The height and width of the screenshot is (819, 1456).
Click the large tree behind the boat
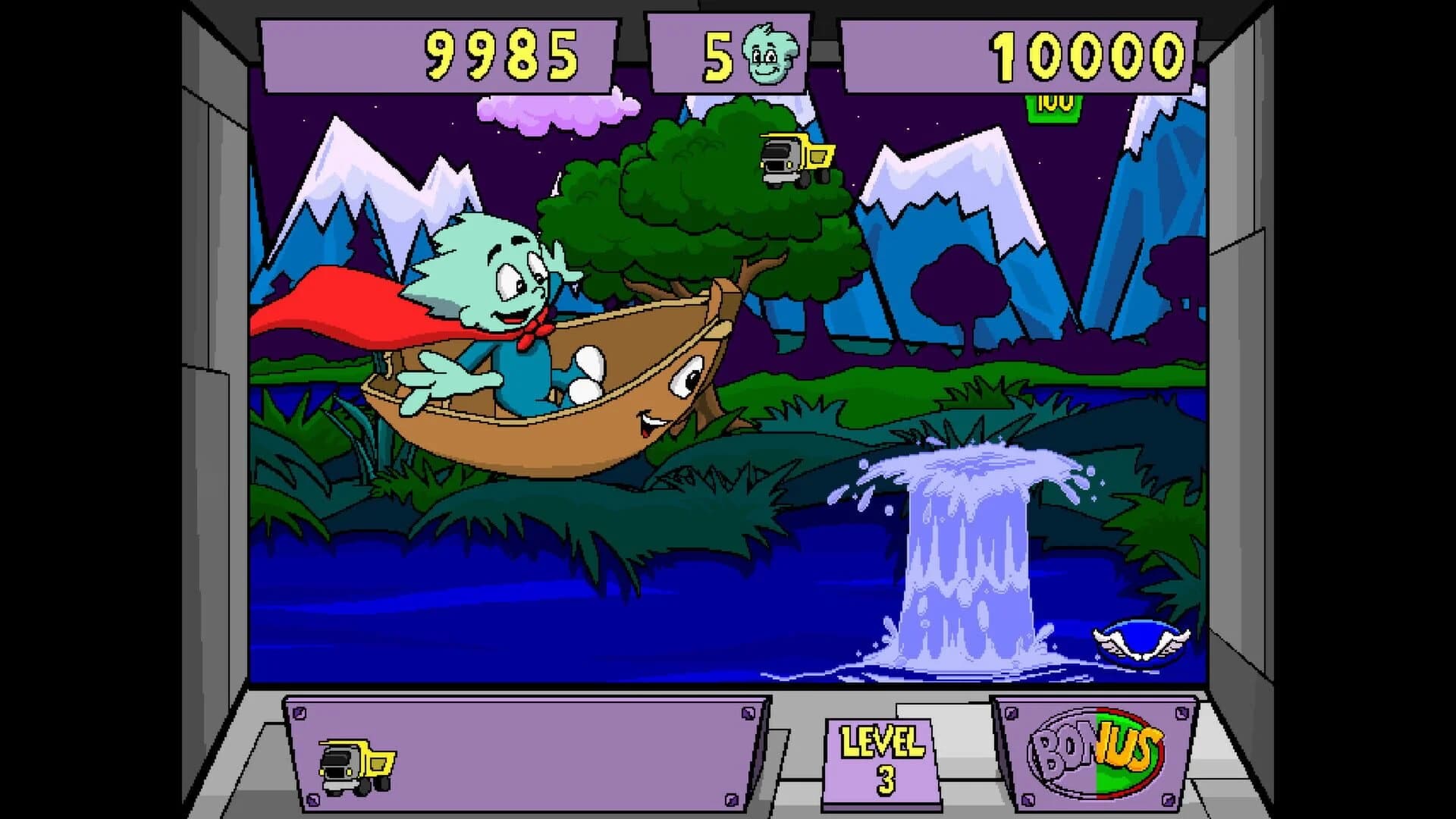pyautogui.click(x=682, y=197)
